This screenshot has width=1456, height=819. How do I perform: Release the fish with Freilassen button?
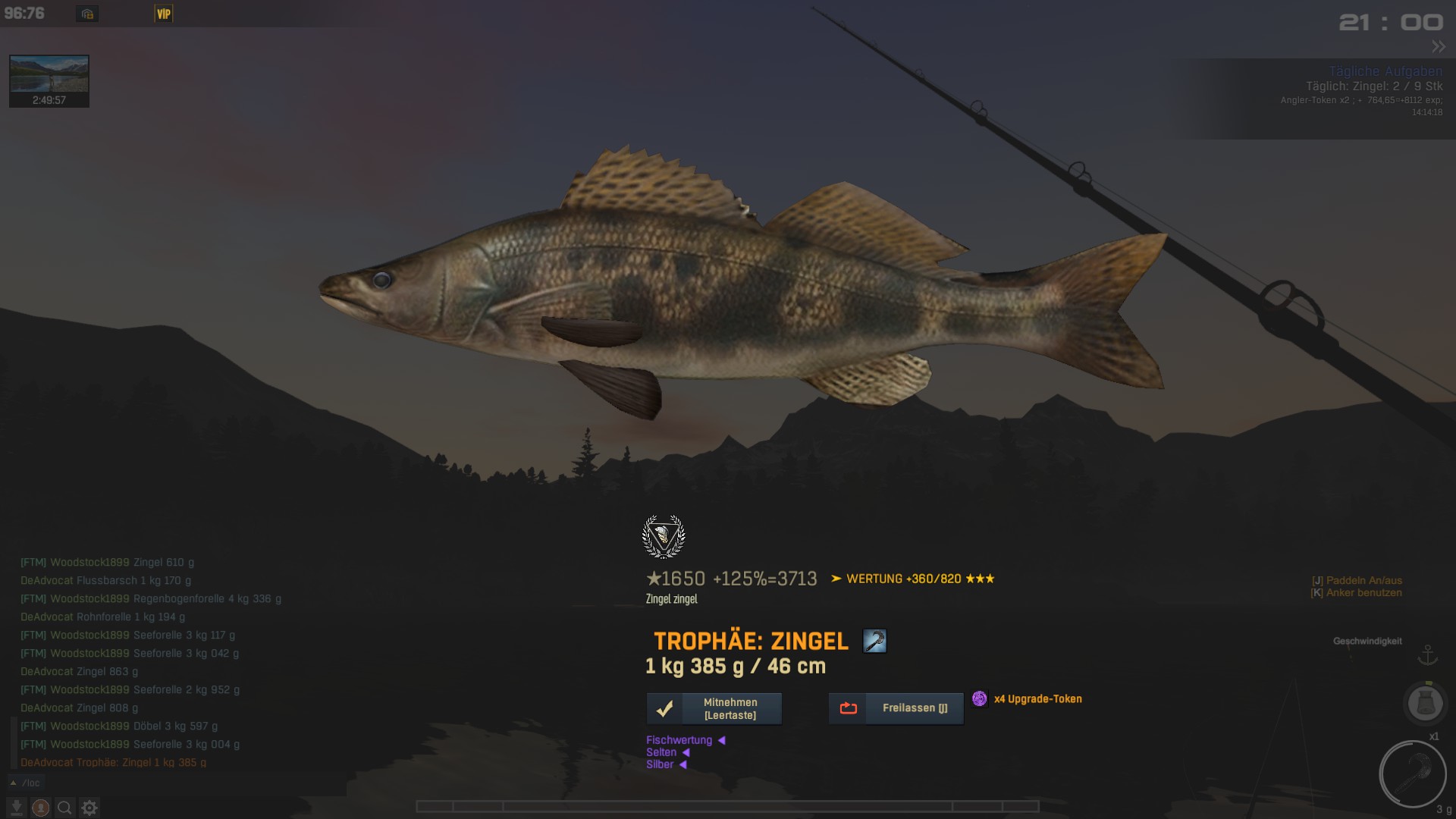click(896, 708)
